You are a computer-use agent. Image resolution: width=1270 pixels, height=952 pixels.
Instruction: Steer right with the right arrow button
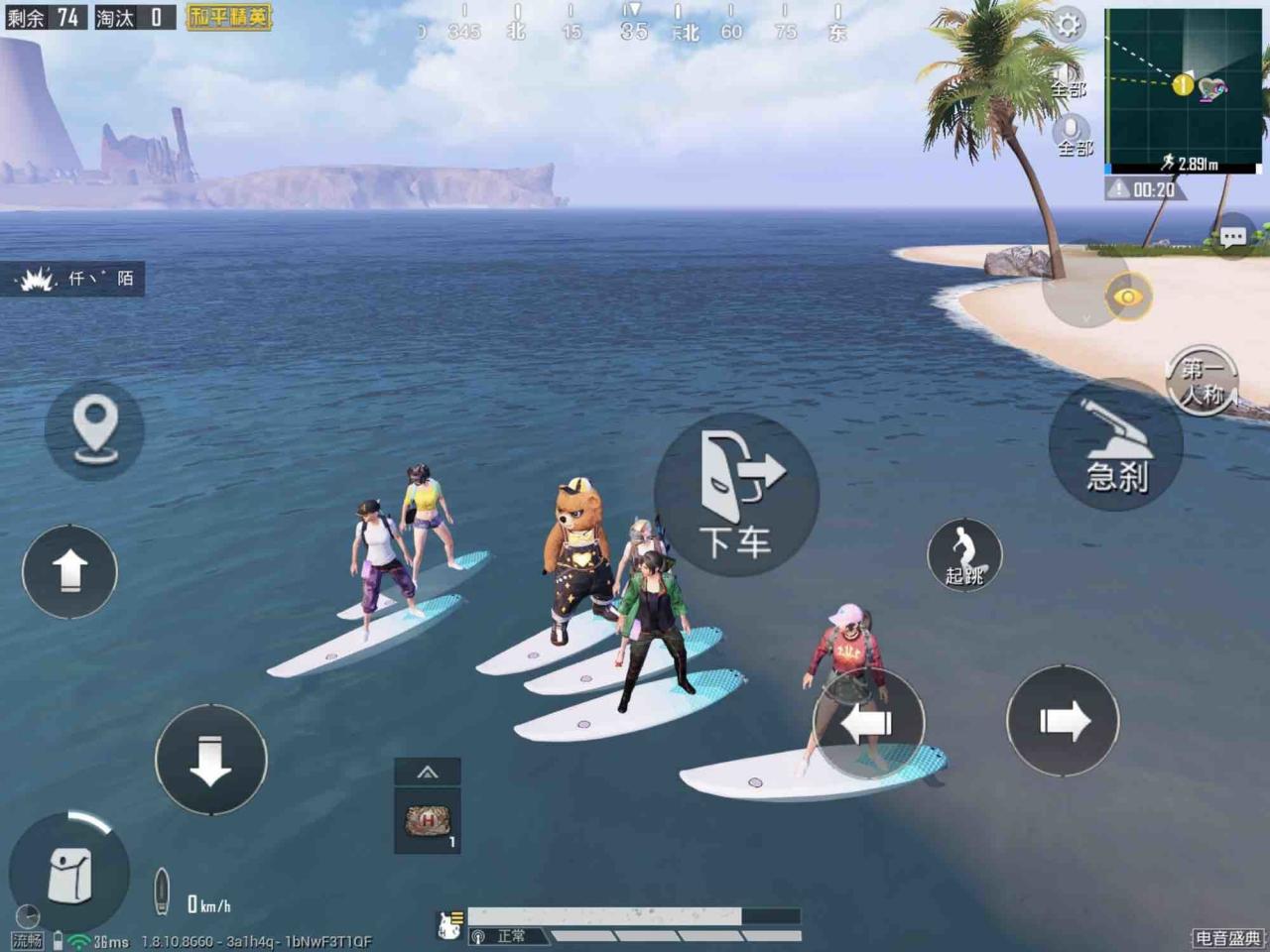(x=1063, y=721)
